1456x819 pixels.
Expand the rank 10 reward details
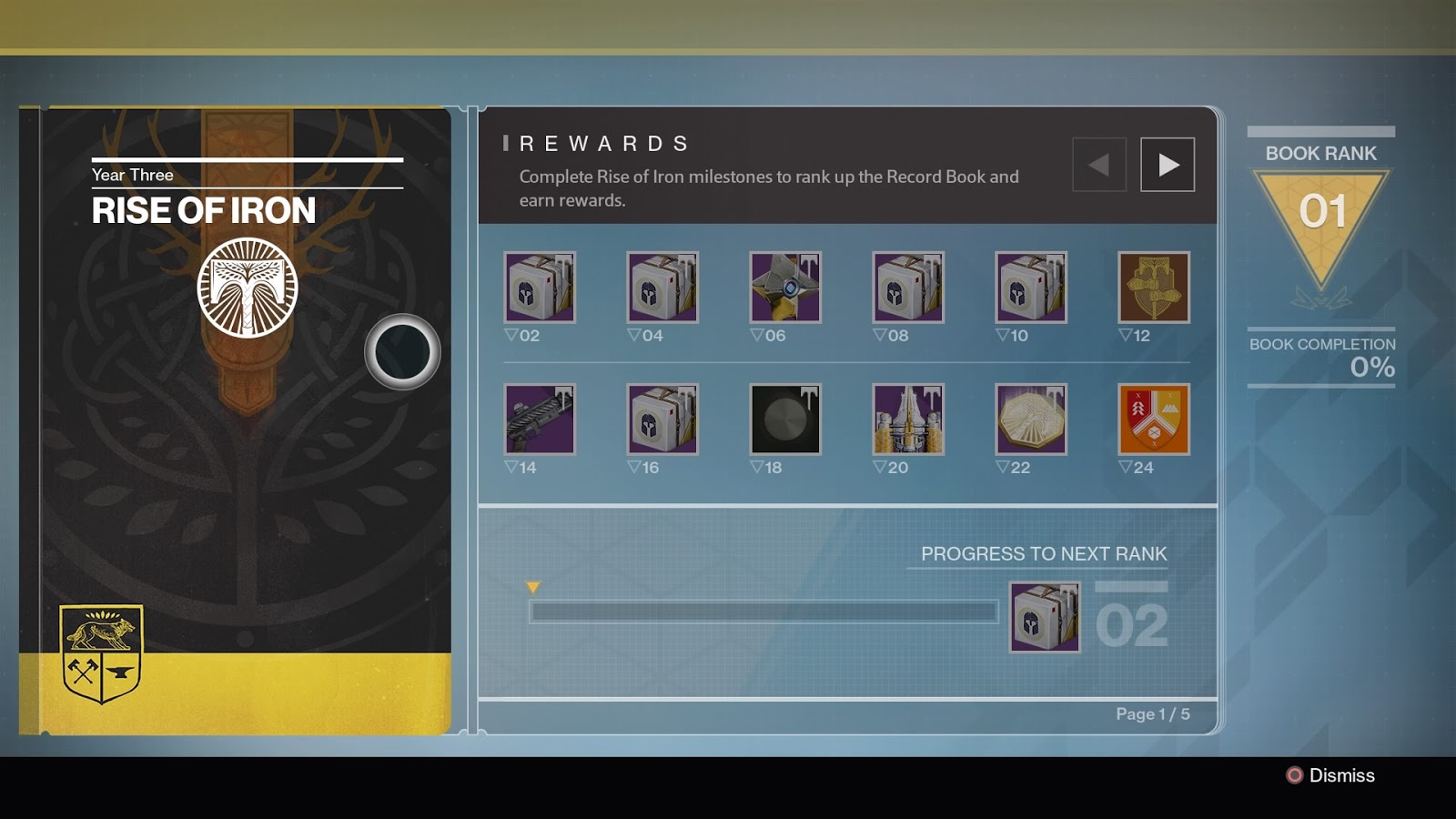click(x=1033, y=288)
